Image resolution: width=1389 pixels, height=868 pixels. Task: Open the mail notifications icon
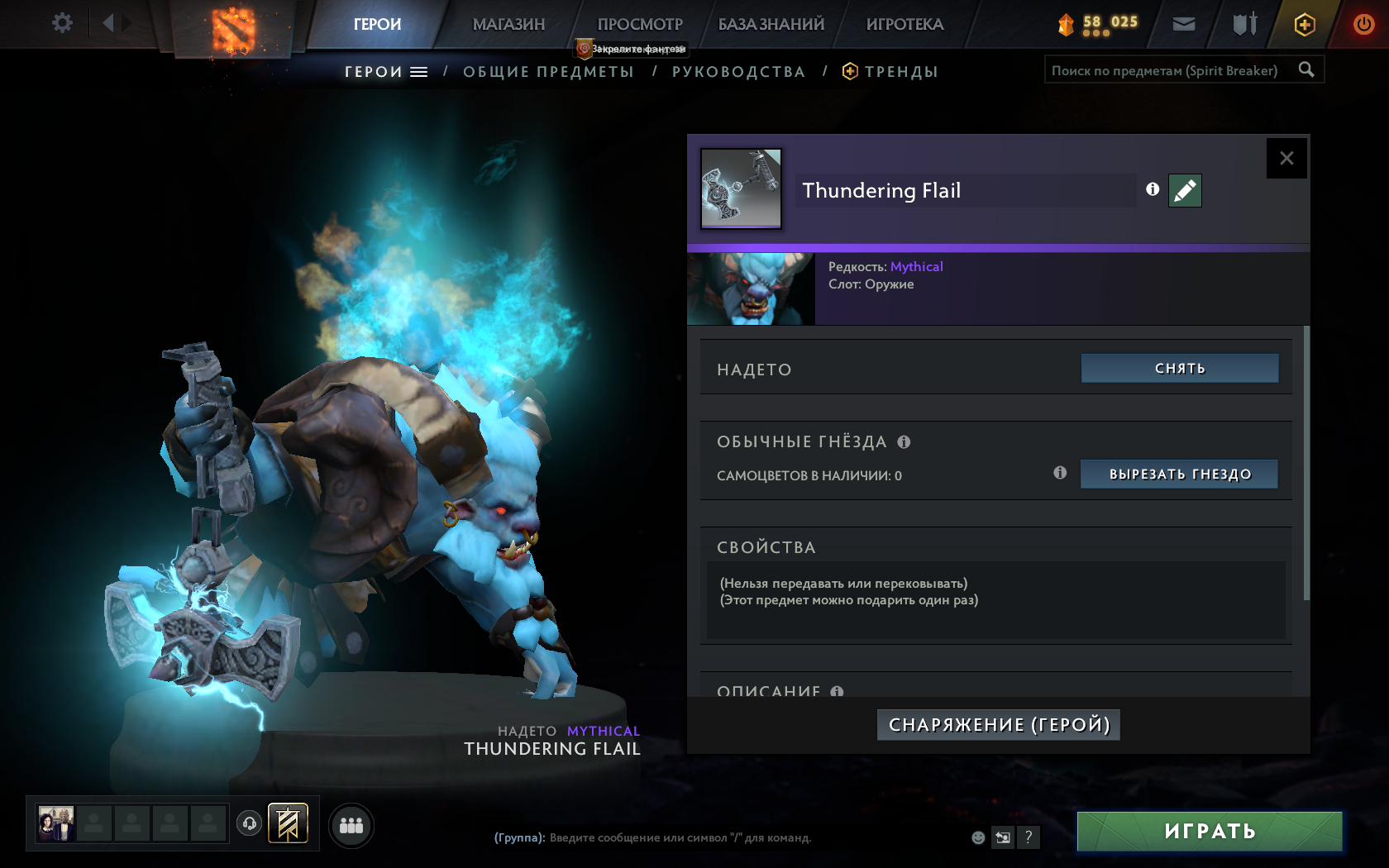tap(1182, 25)
